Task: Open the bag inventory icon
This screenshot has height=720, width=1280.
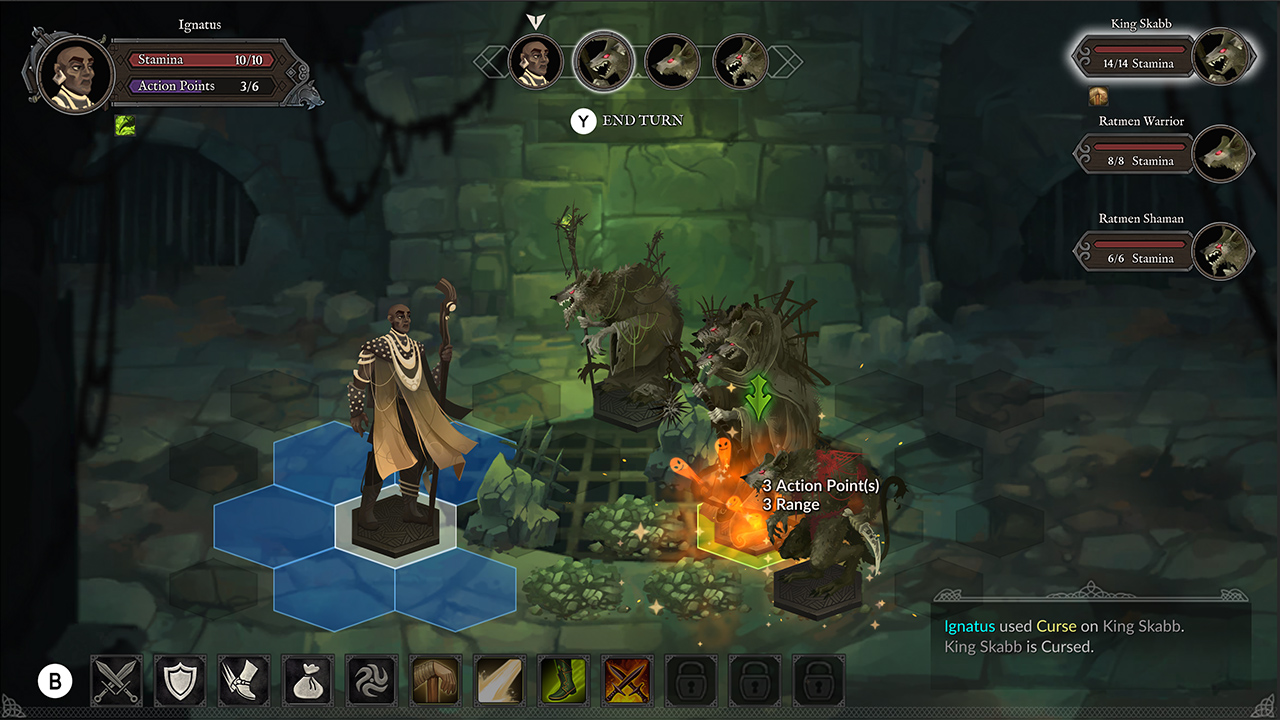Action: (308, 679)
